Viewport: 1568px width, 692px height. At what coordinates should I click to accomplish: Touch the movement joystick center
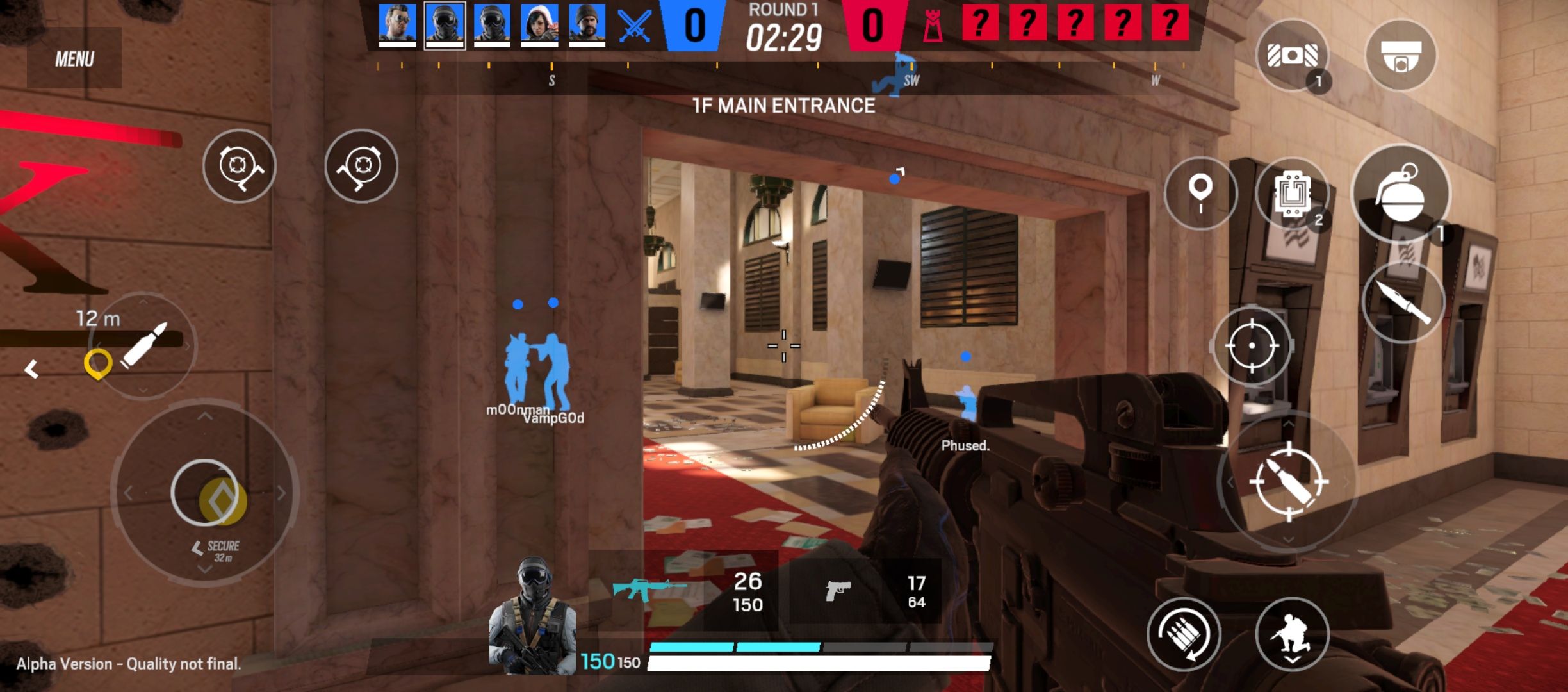click(204, 492)
